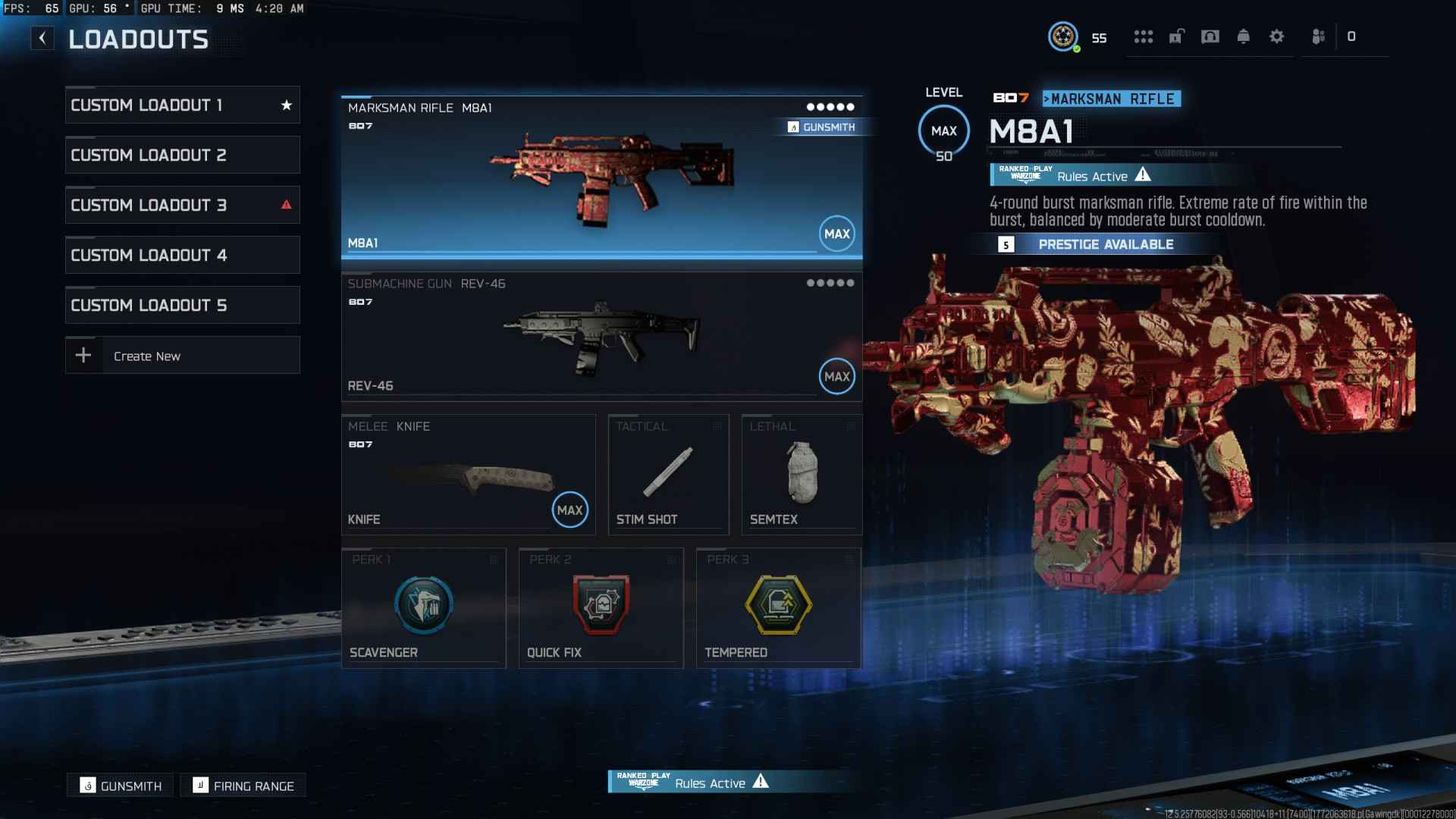The height and width of the screenshot is (819, 1456).
Task: Open the grid menu icon
Action: 1144,36
